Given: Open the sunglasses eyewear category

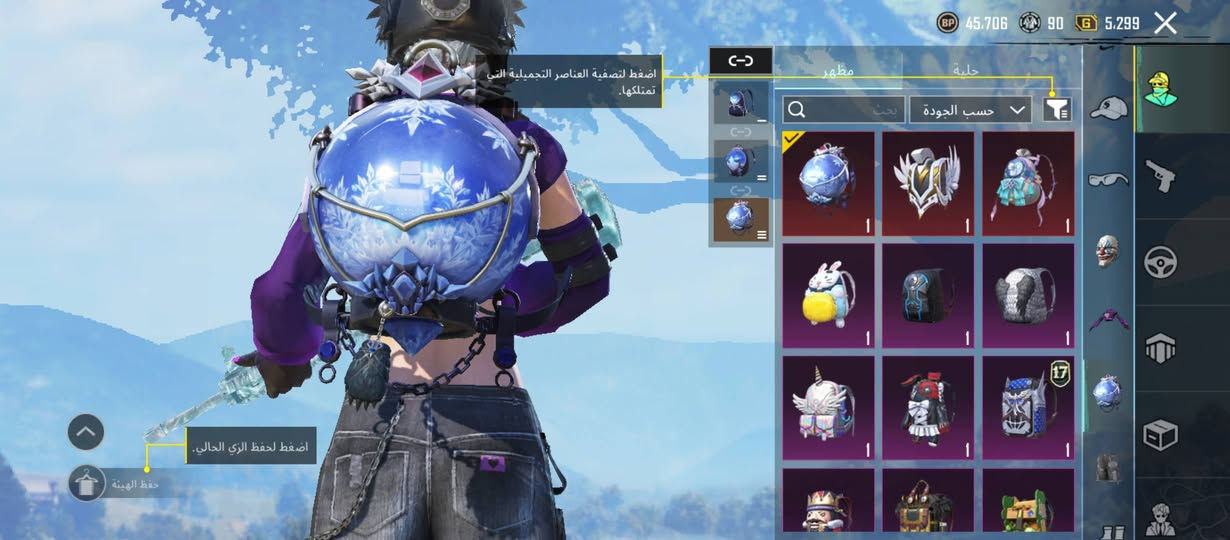Looking at the screenshot, I should (x=1107, y=178).
